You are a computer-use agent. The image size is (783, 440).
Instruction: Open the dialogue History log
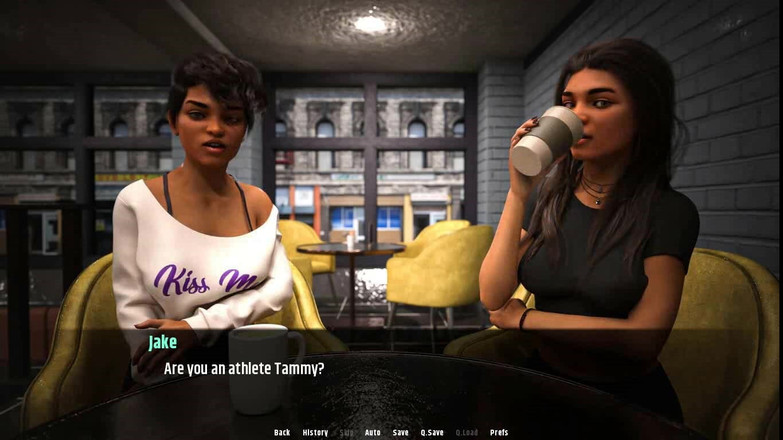[315, 432]
